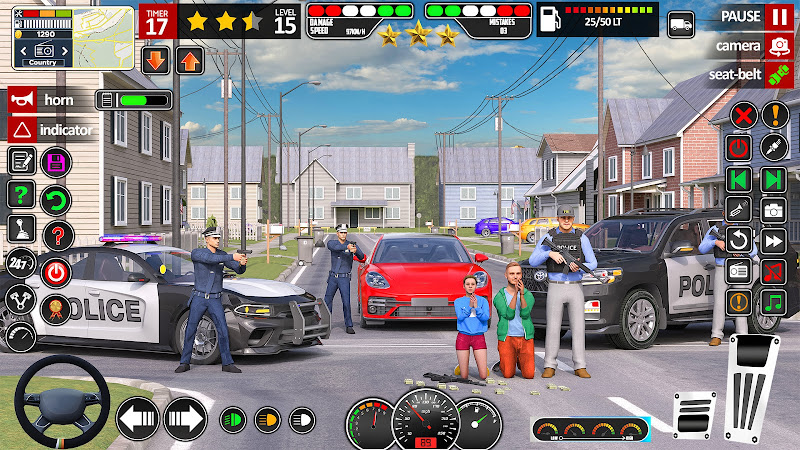
Task: Steer with the right arrow button
Action: [184, 418]
